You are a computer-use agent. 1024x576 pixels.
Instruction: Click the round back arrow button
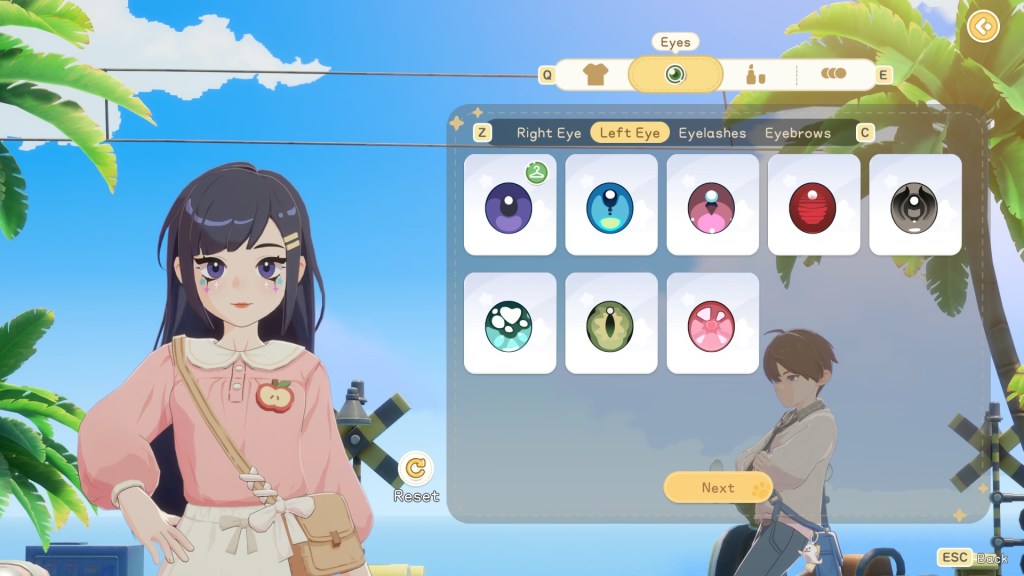[984, 25]
